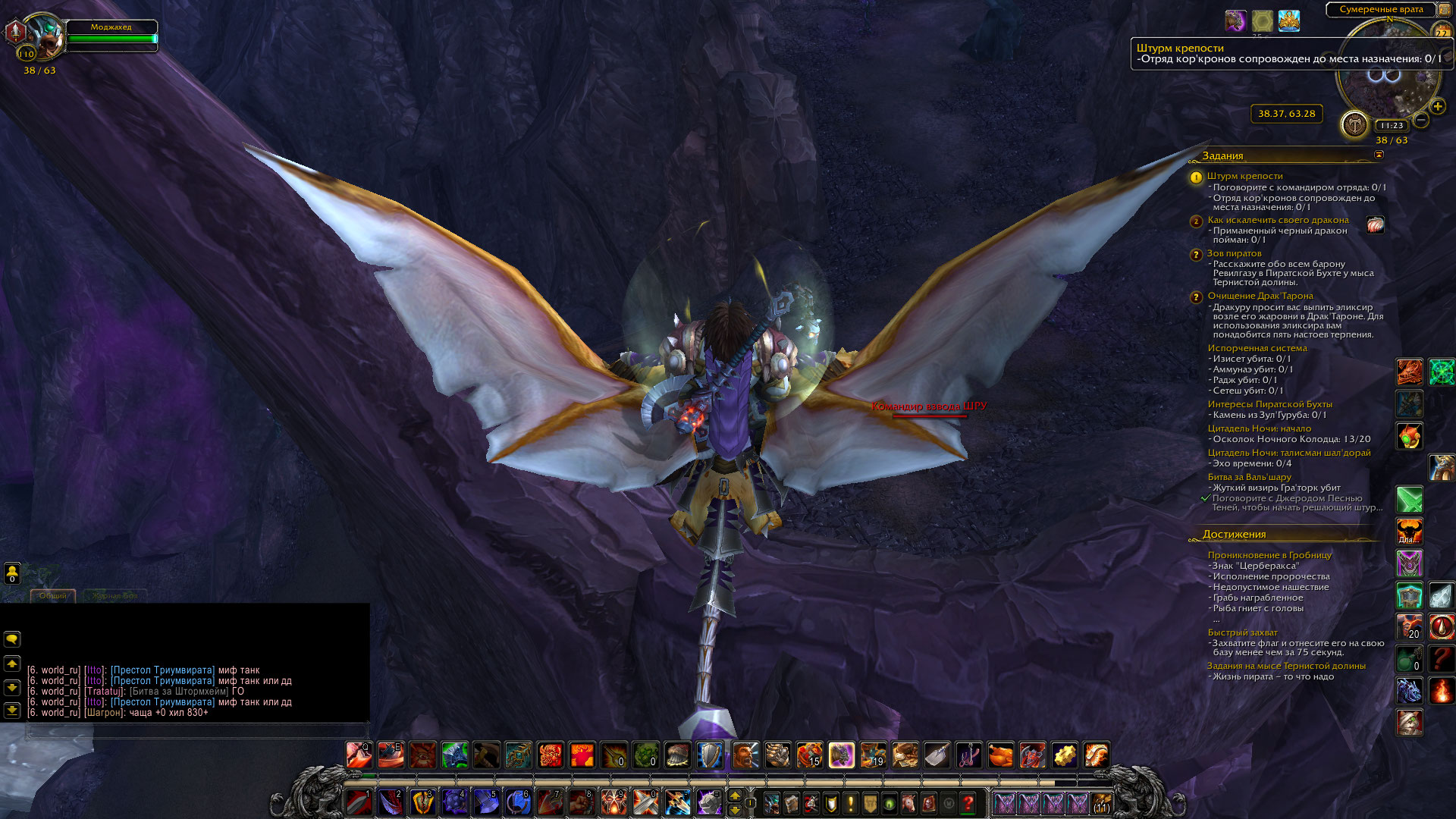This screenshot has height=819, width=1456.
Task: Click the golden crown buff icon
Action: (1289, 20)
